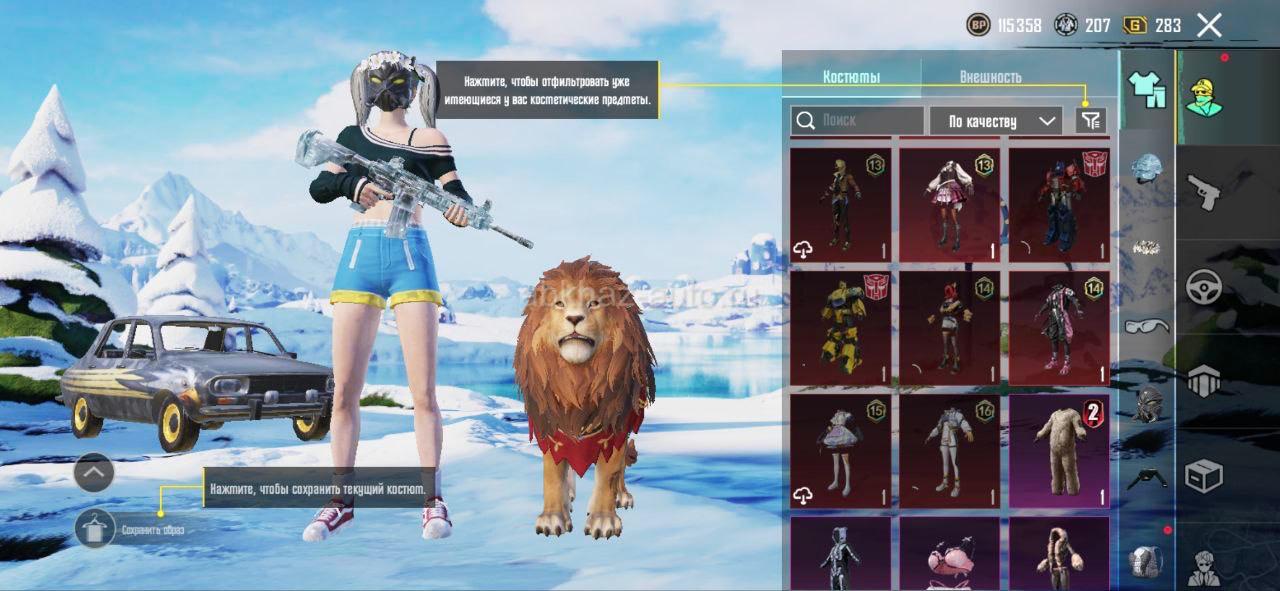Open the glasses category

point(1146,325)
